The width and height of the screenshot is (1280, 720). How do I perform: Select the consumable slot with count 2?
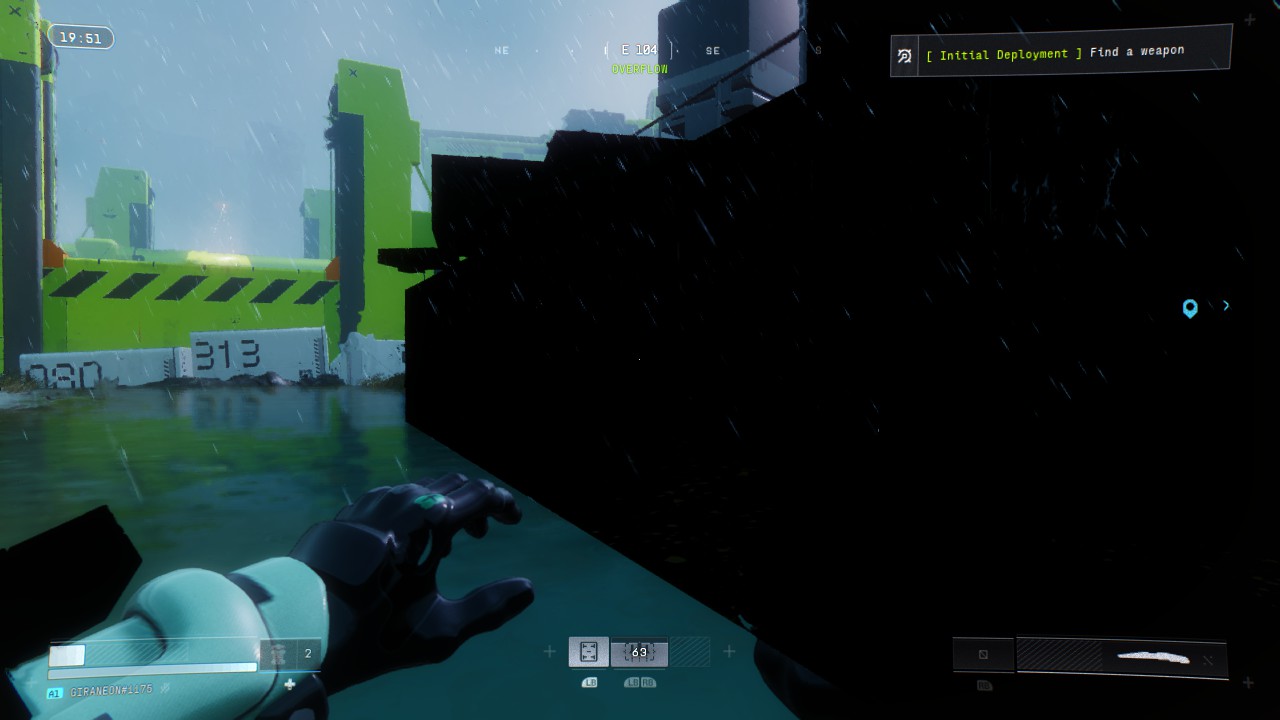[x=291, y=654]
